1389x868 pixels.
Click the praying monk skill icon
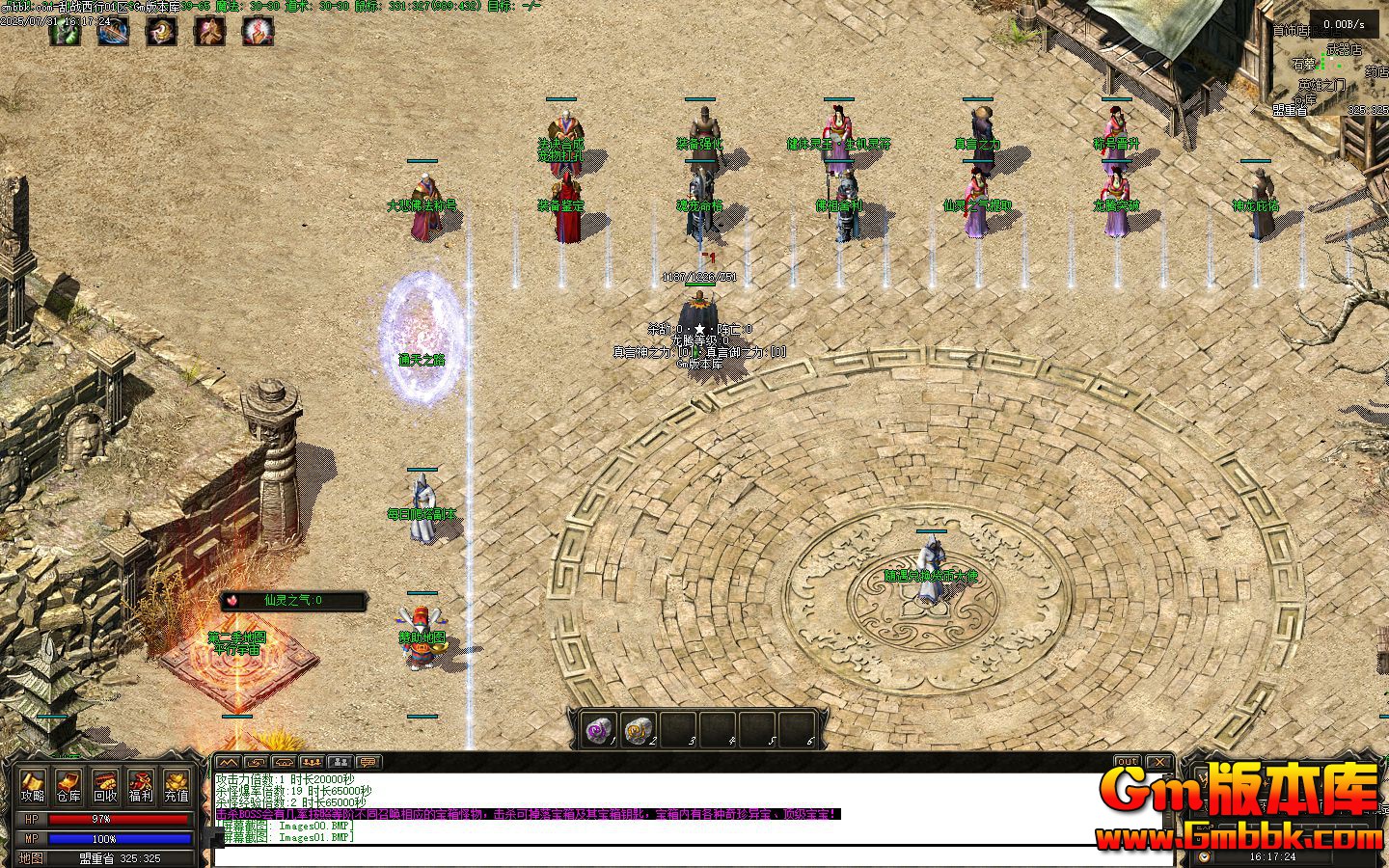[209, 31]
